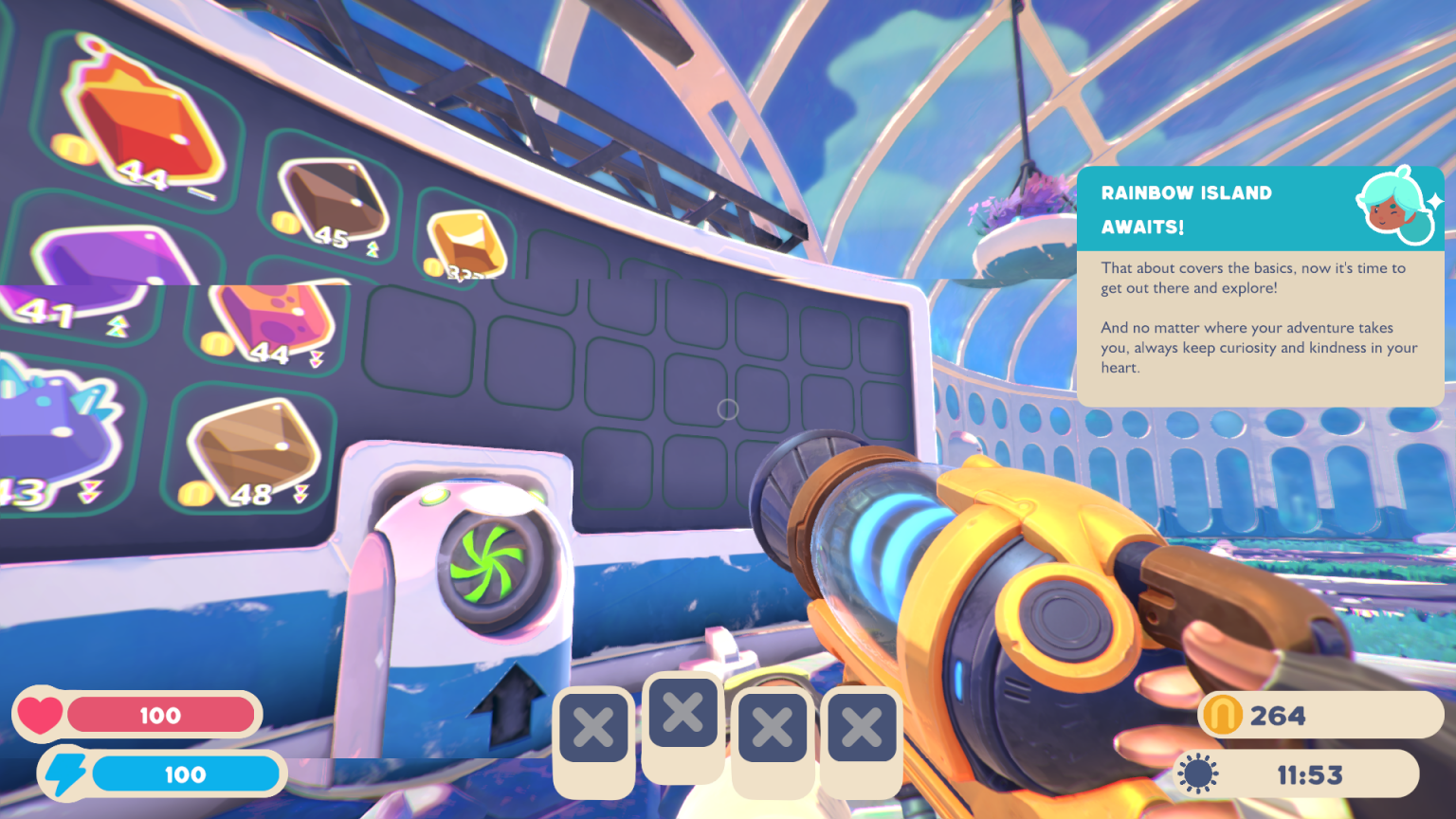
Task: Click the first empty vac-tank X slot
Action: tap(593, 726)
